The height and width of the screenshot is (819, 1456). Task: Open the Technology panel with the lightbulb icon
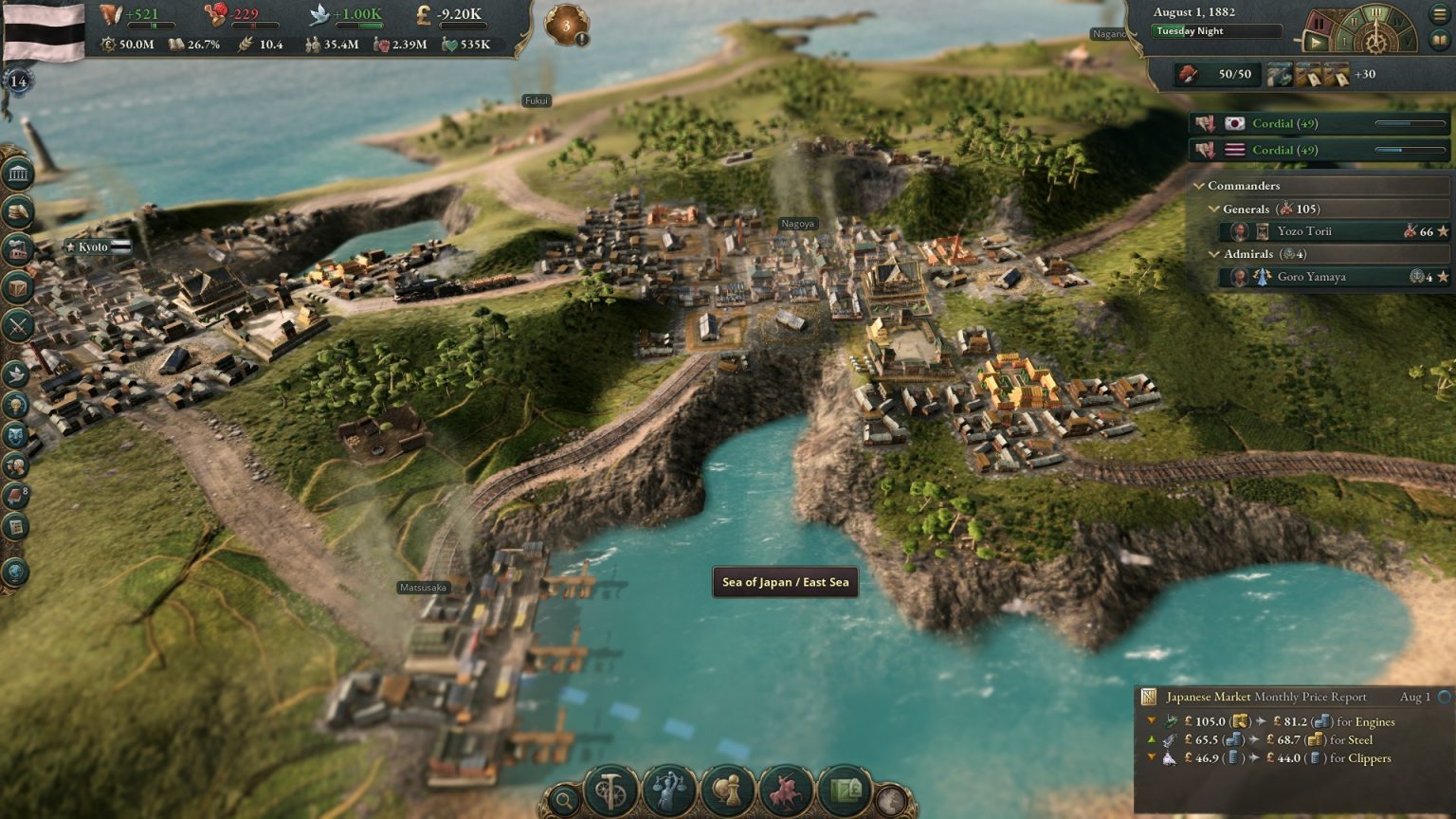16,405
